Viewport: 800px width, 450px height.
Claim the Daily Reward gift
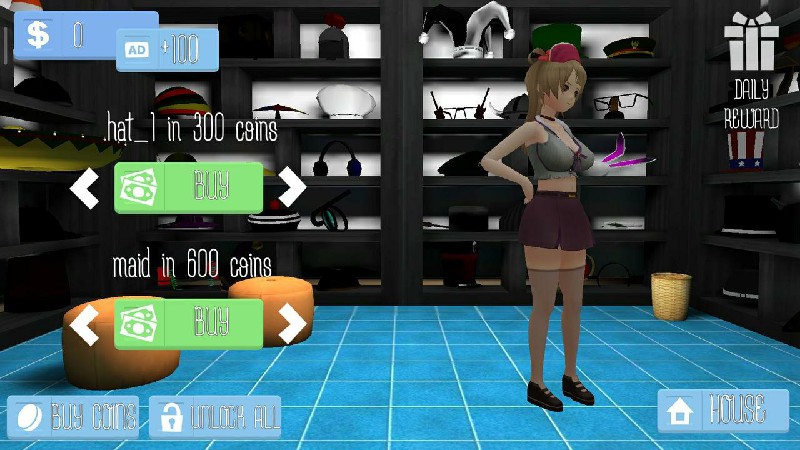[x=752, y=70]
